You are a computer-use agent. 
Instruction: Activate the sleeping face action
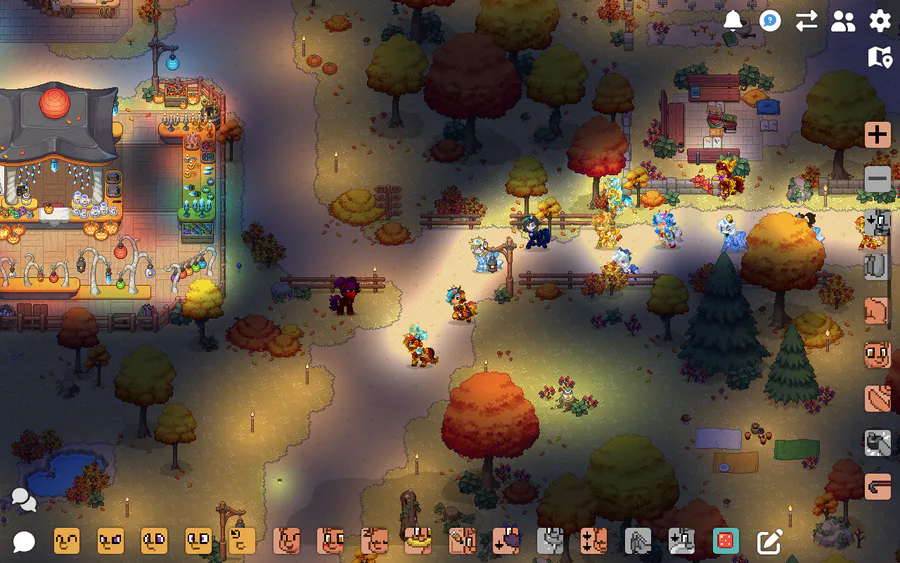[374, 541]
